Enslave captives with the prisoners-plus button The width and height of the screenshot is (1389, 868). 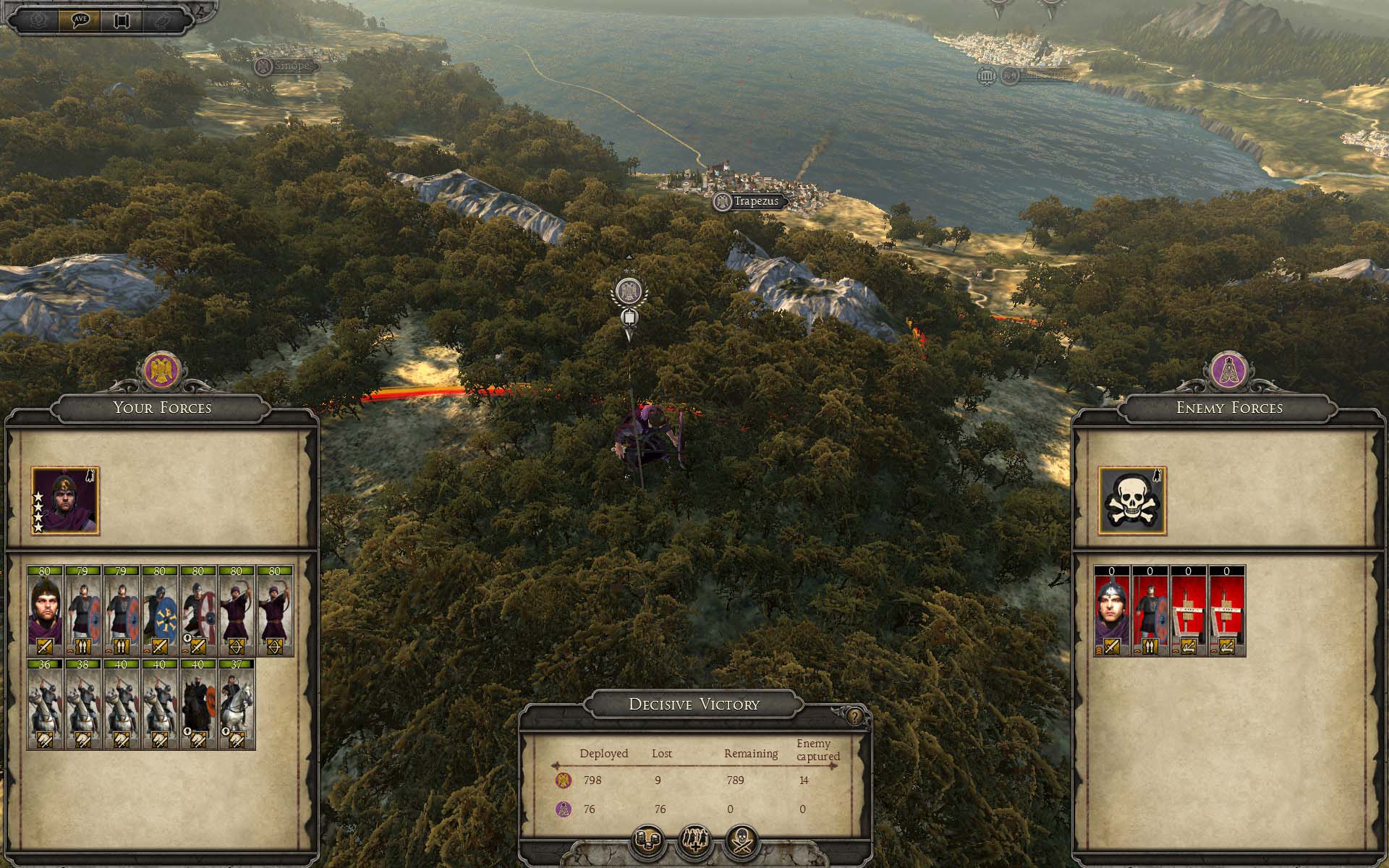[694, 842]
